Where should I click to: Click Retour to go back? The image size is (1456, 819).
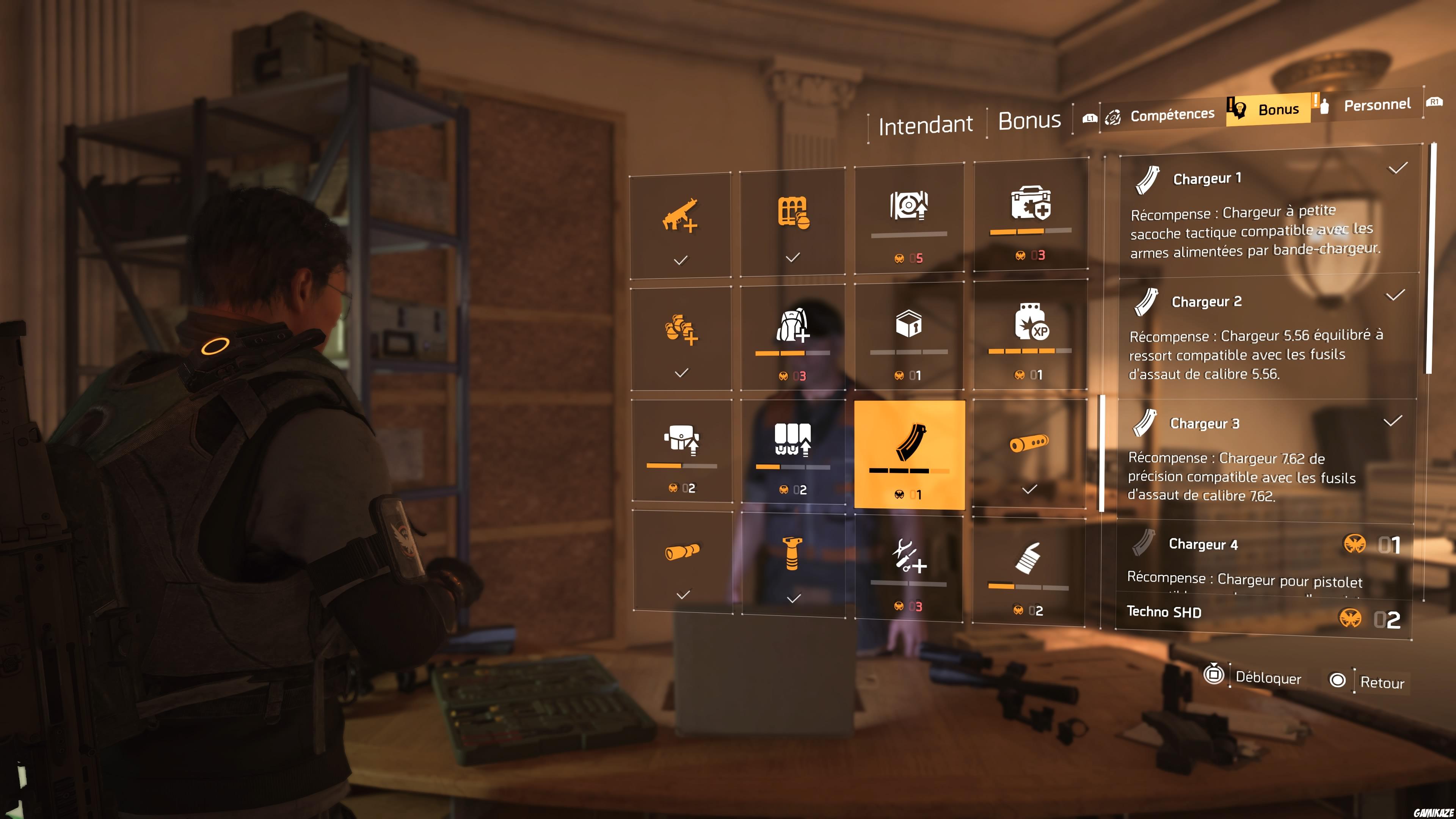pos(1384,682)
